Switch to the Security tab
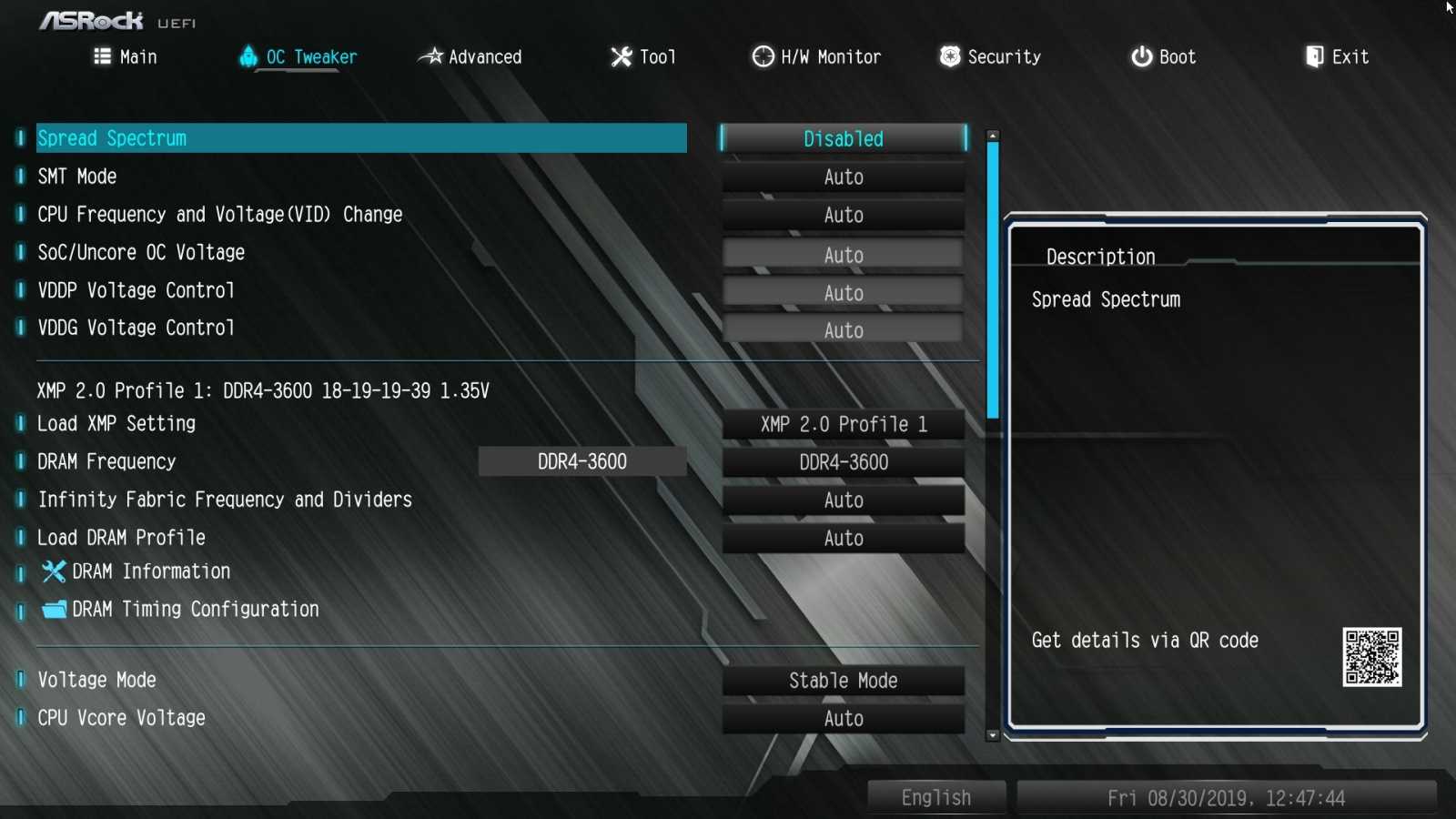This screenshot has width=1456, height=819. [990, 57]
